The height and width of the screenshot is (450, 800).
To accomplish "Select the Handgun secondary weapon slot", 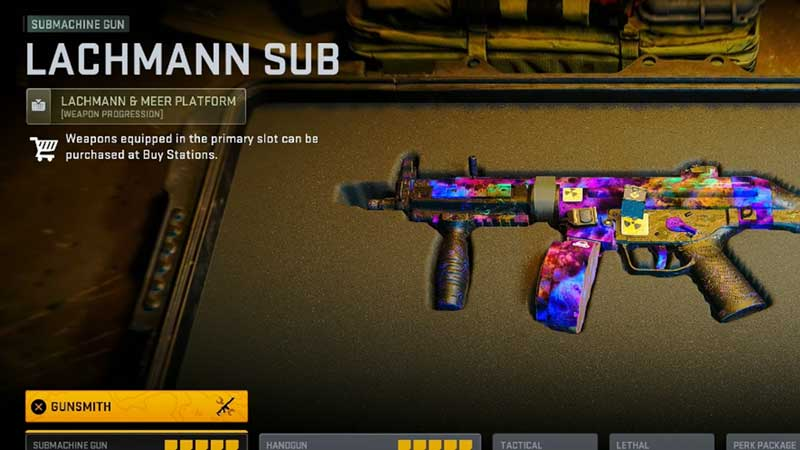I will pyautogui.click(x=369, y=442).
